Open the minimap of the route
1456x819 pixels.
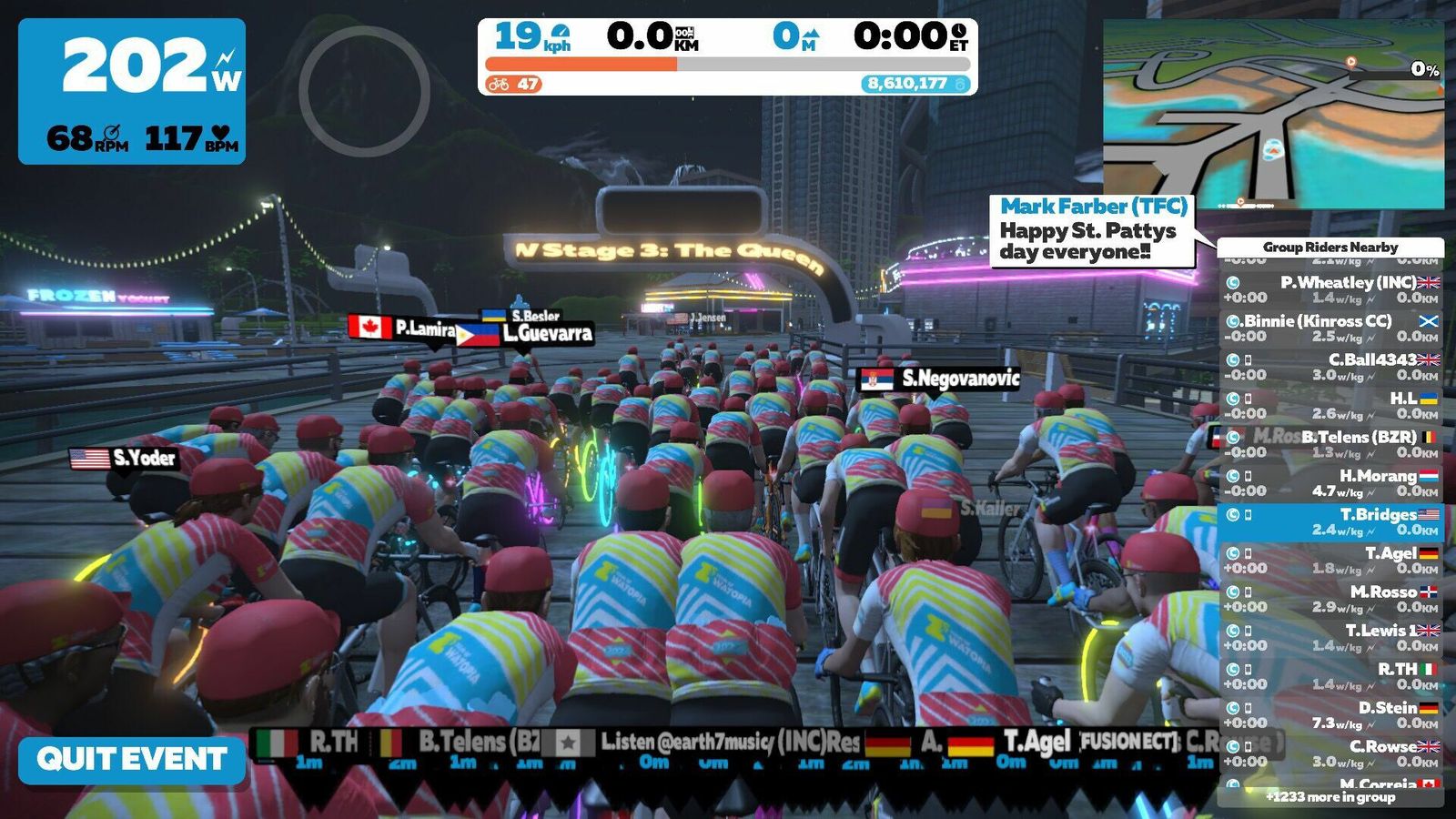click(x=1273, y=115)
